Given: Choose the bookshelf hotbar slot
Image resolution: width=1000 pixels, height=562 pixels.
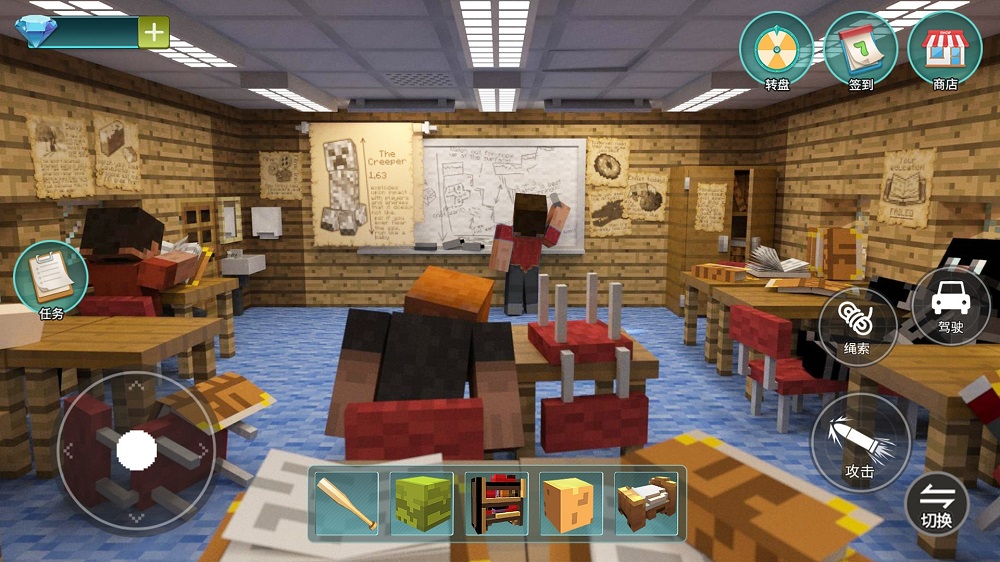Looking at the screenshot, I should tap(497, 503).
